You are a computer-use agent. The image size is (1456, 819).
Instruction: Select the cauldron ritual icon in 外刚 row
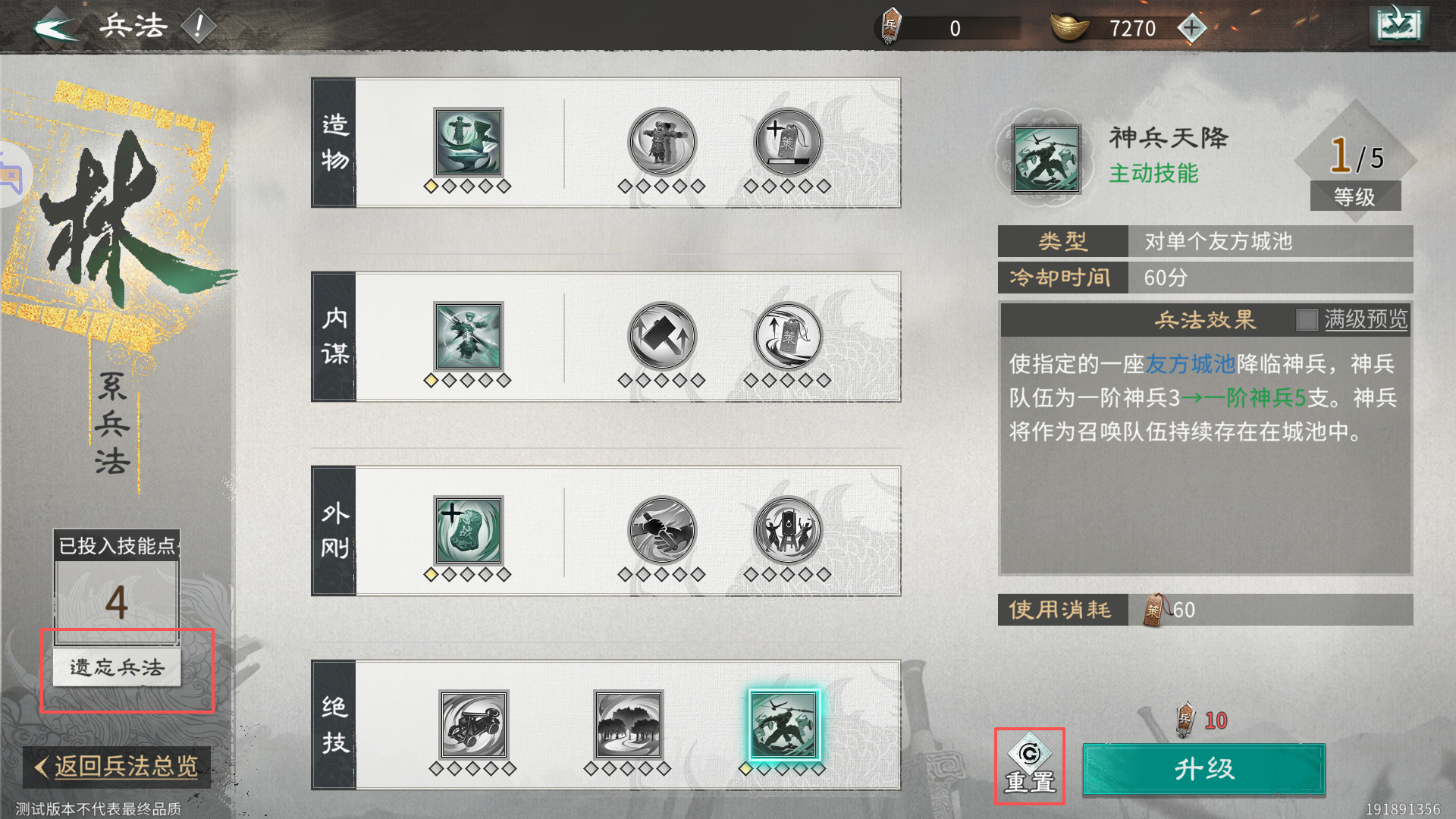pos(787,531)
